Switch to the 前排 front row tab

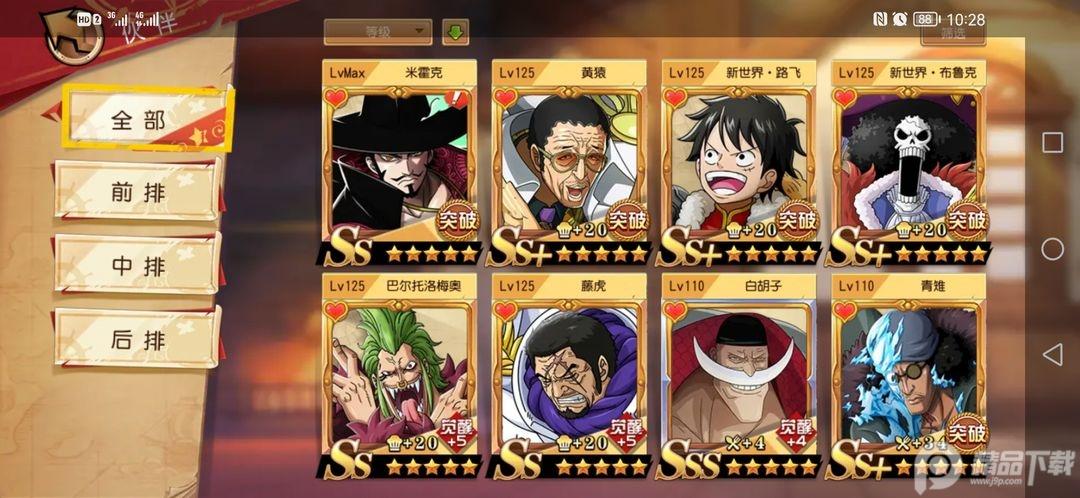tap(139, 191)
